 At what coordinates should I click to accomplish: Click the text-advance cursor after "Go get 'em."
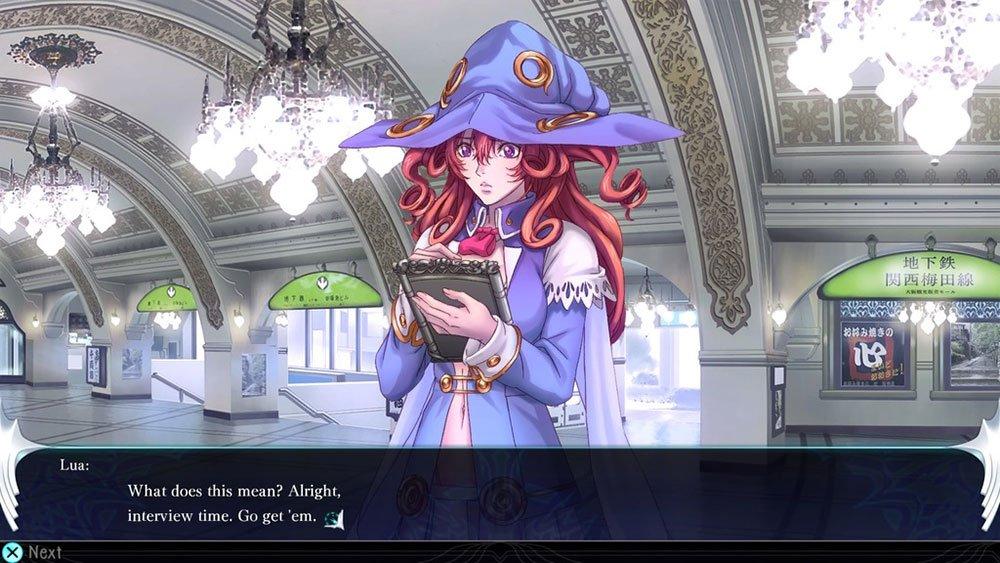[x=337, y=517]
